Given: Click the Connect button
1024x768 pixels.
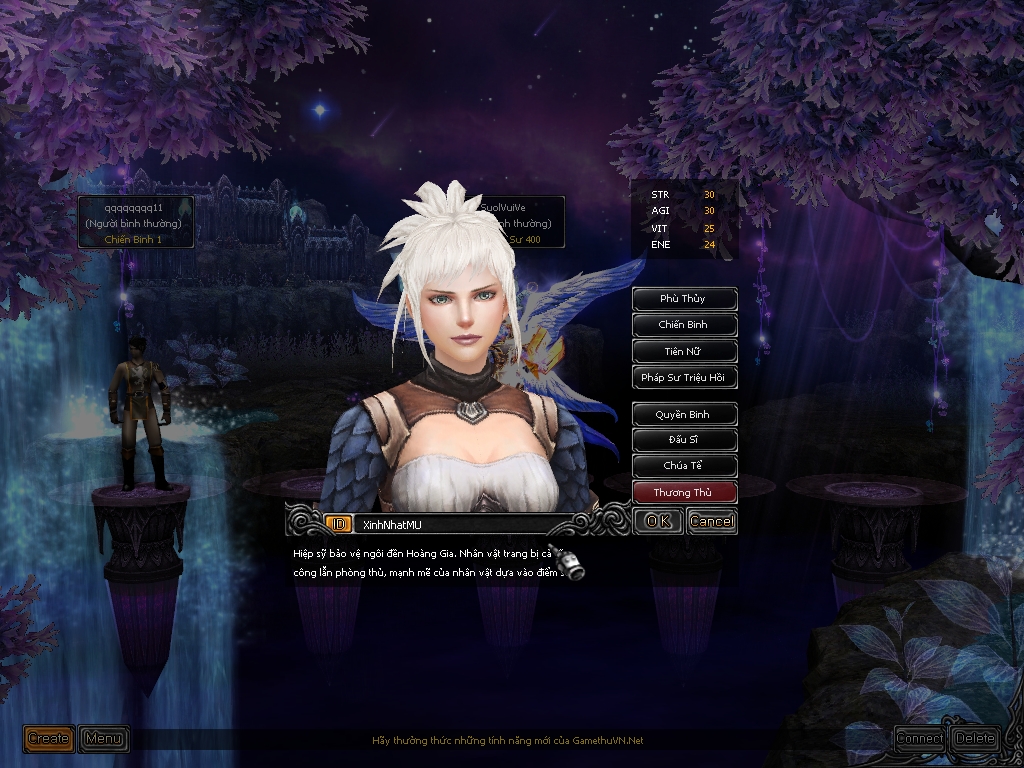Looking at the screenshot, I should point(919,739).
